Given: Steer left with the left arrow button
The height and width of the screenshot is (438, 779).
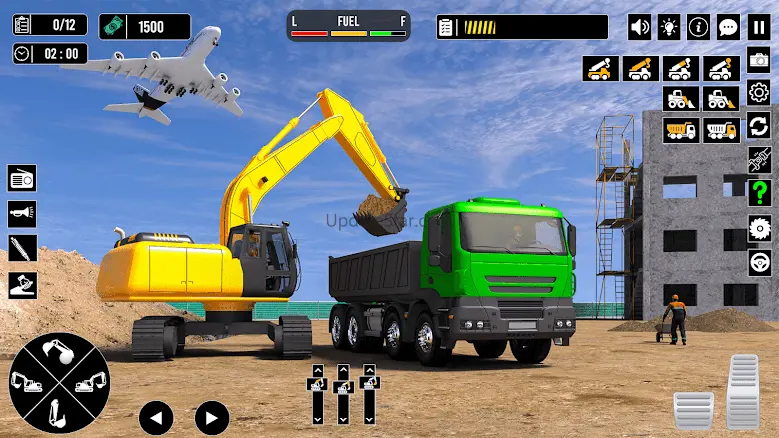Looking at the screenshot, I should click(x=156, y=417).
